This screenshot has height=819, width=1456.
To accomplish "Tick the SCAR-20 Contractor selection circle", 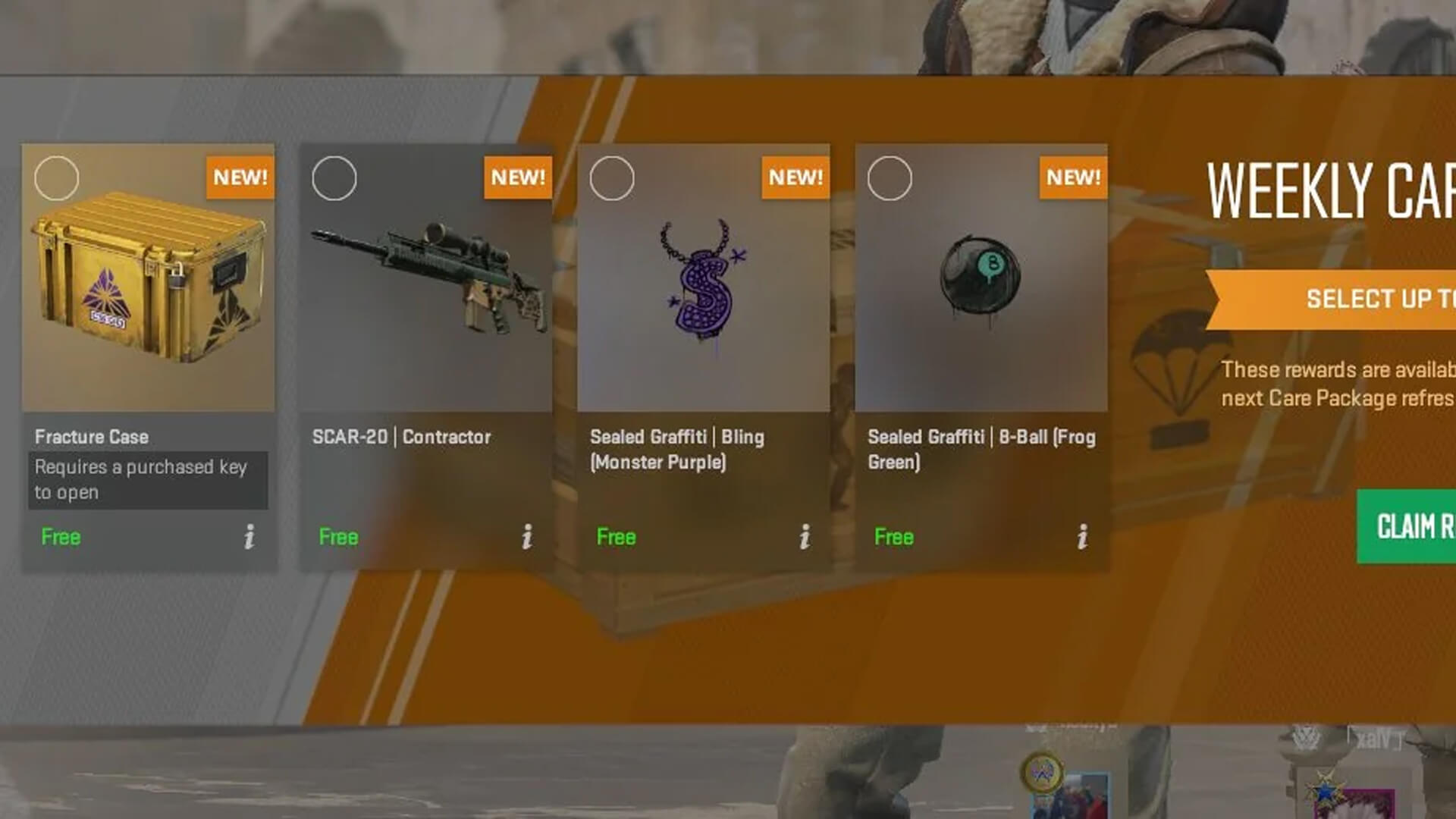I will point(334,178).
